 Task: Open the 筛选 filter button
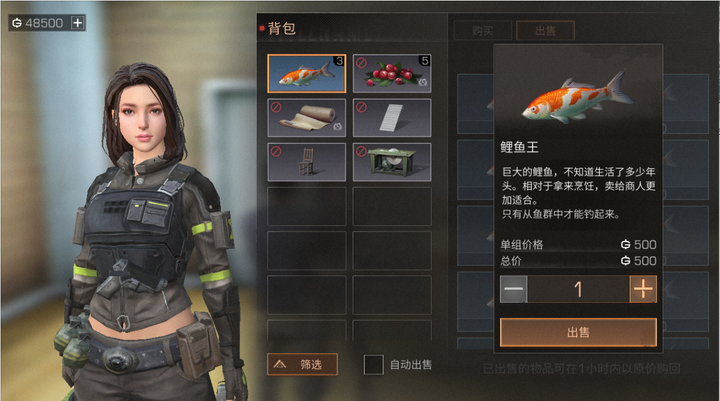coord(302,365)
